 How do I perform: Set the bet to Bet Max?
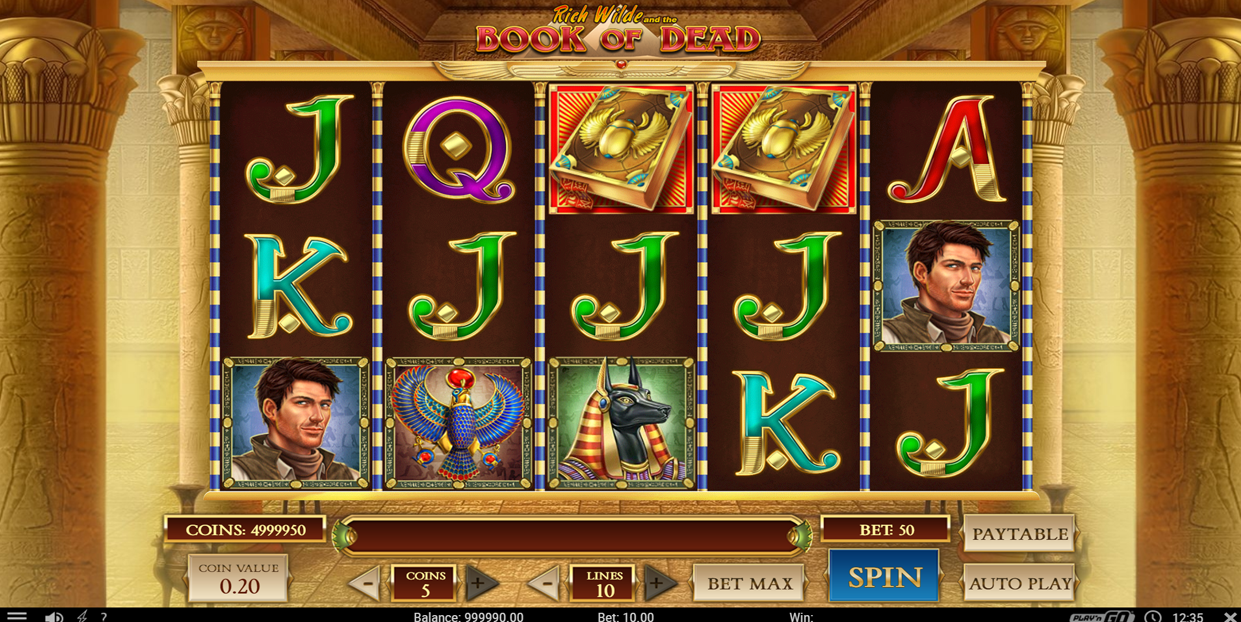(x=749, y=583)
